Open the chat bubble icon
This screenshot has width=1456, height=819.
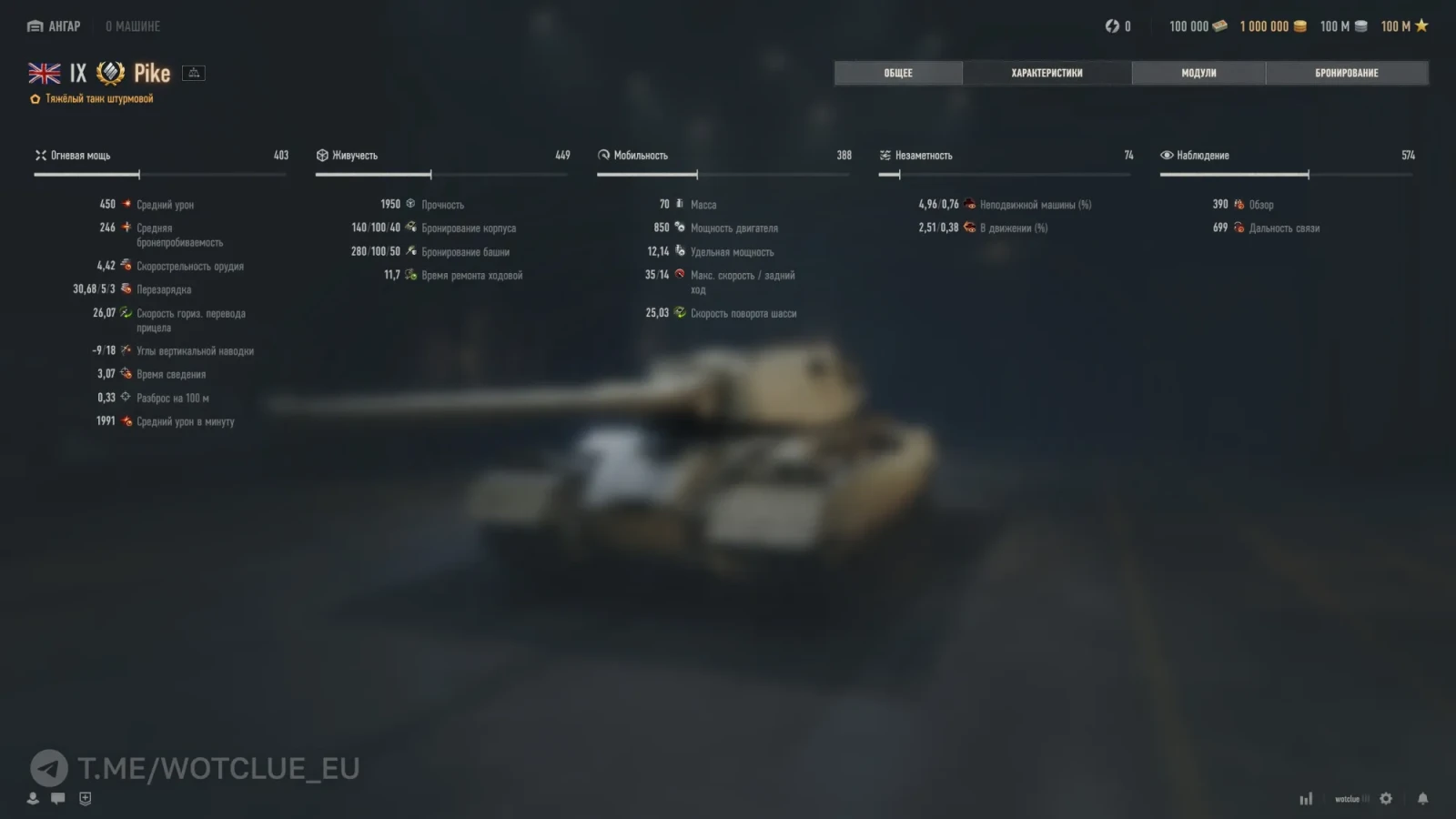pos(58,798)
